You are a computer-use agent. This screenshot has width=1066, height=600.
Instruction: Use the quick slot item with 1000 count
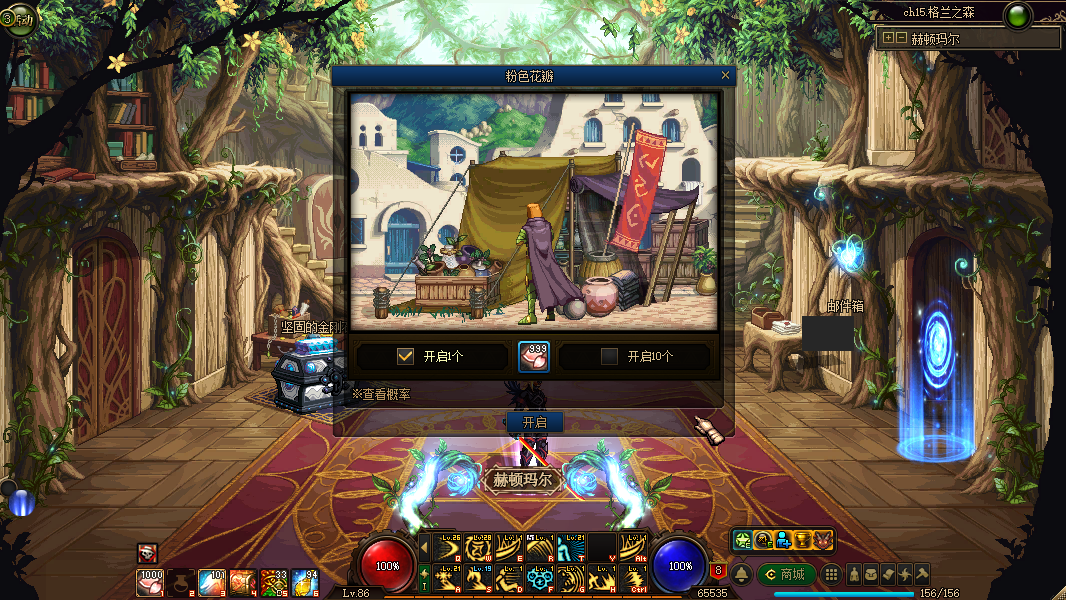151,582
